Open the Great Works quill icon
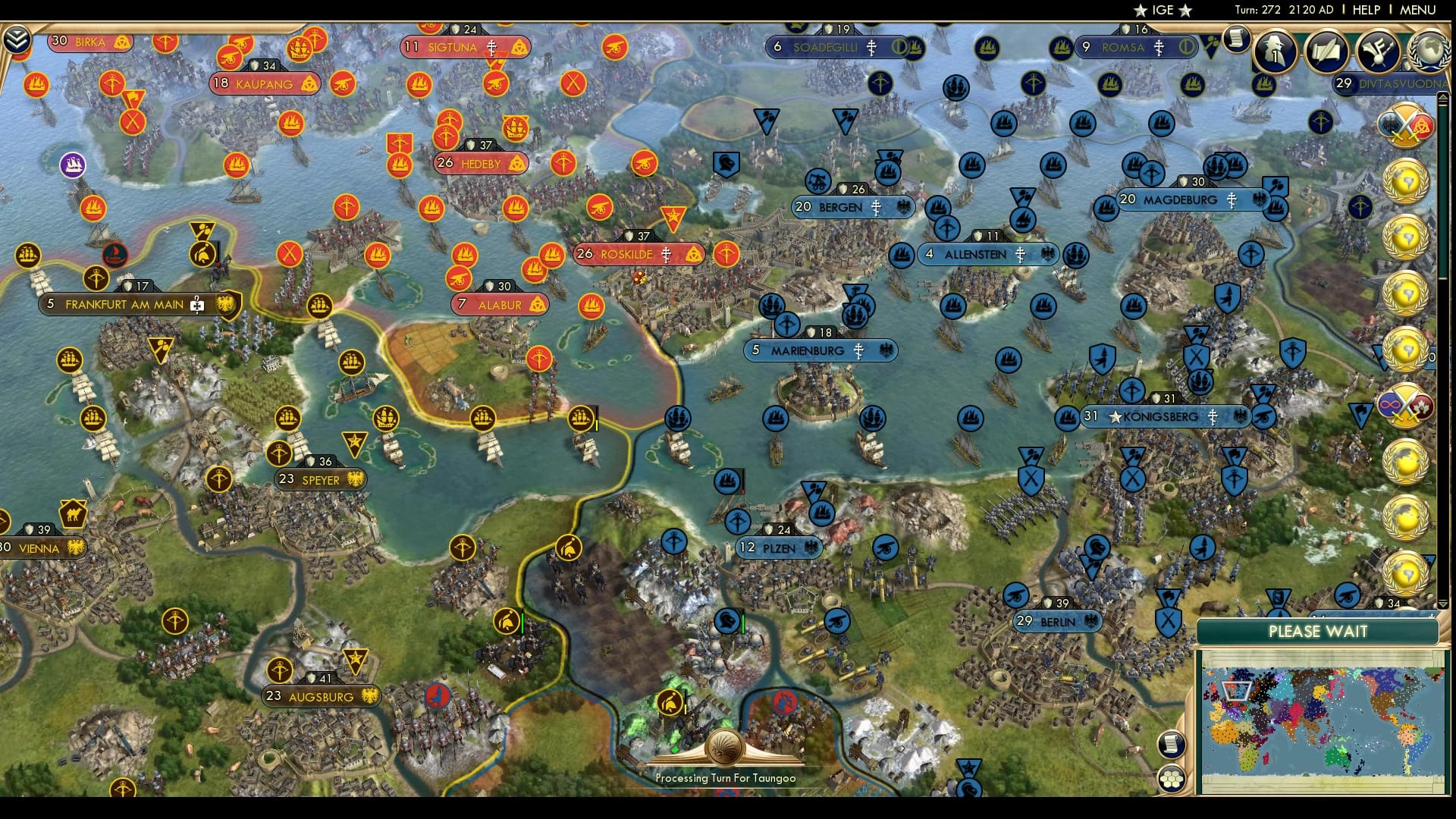 [1327, 52]
